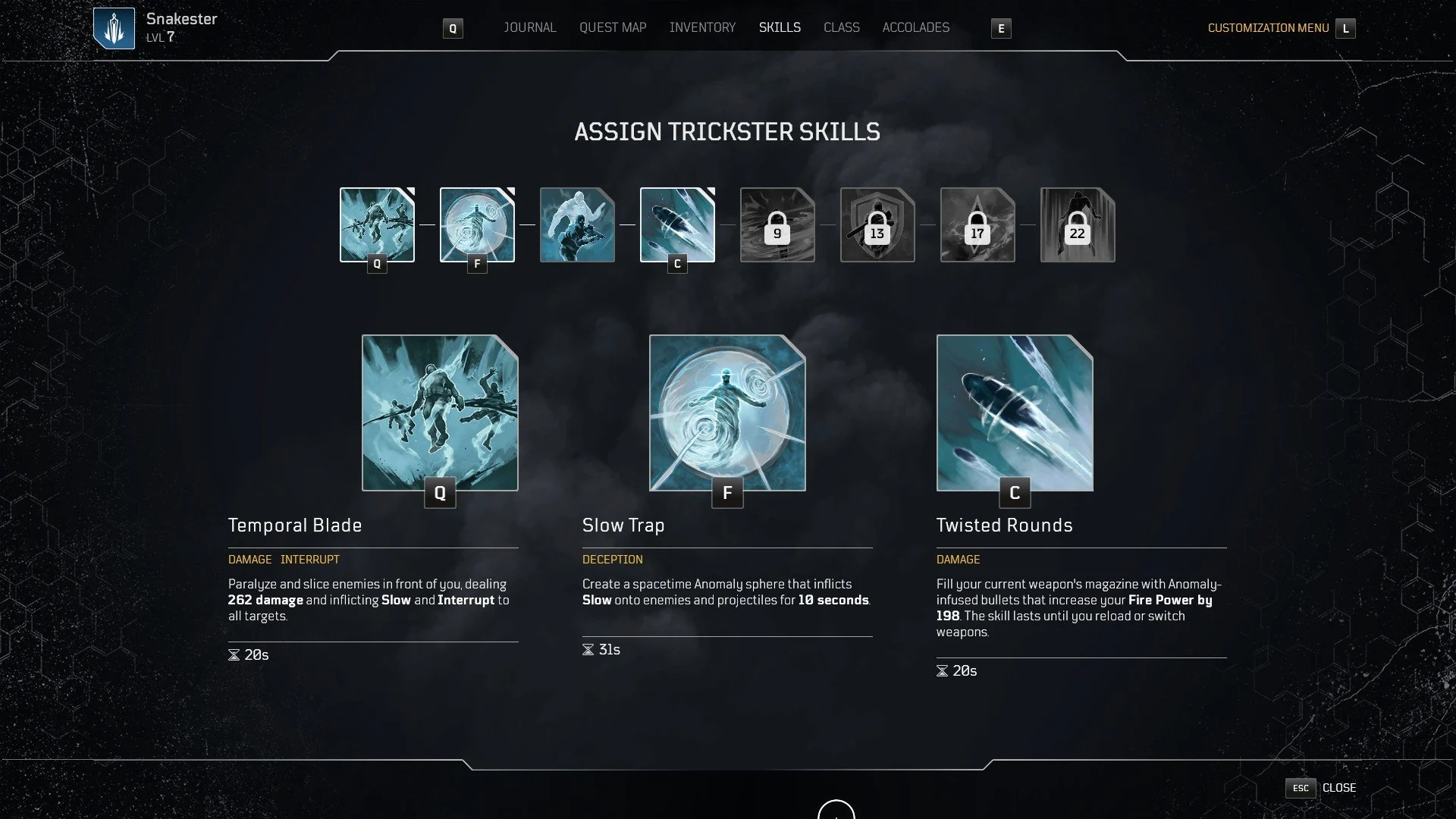Select the Slow Trap icon assigned to F
Screen dimensions: 1456x819
[x=475, y=224]
